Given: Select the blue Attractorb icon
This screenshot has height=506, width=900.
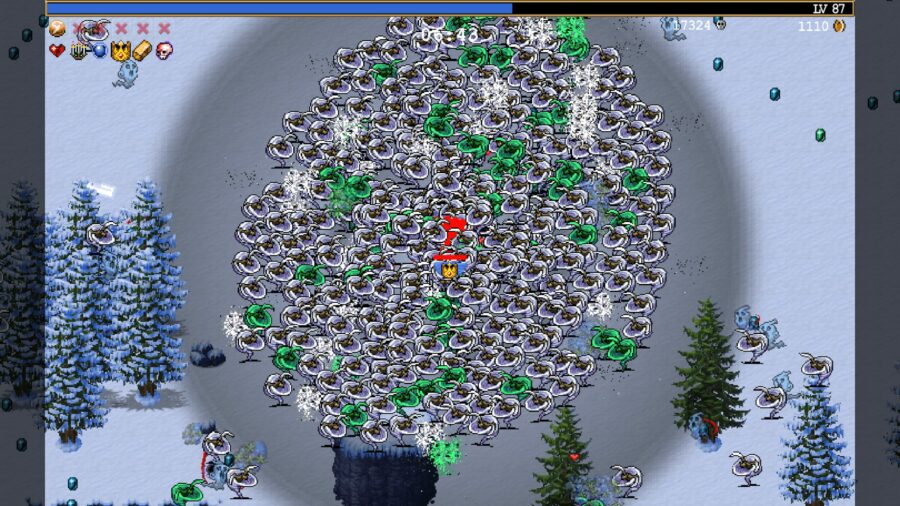Looking at the screenshot, I should pos(99,50).
